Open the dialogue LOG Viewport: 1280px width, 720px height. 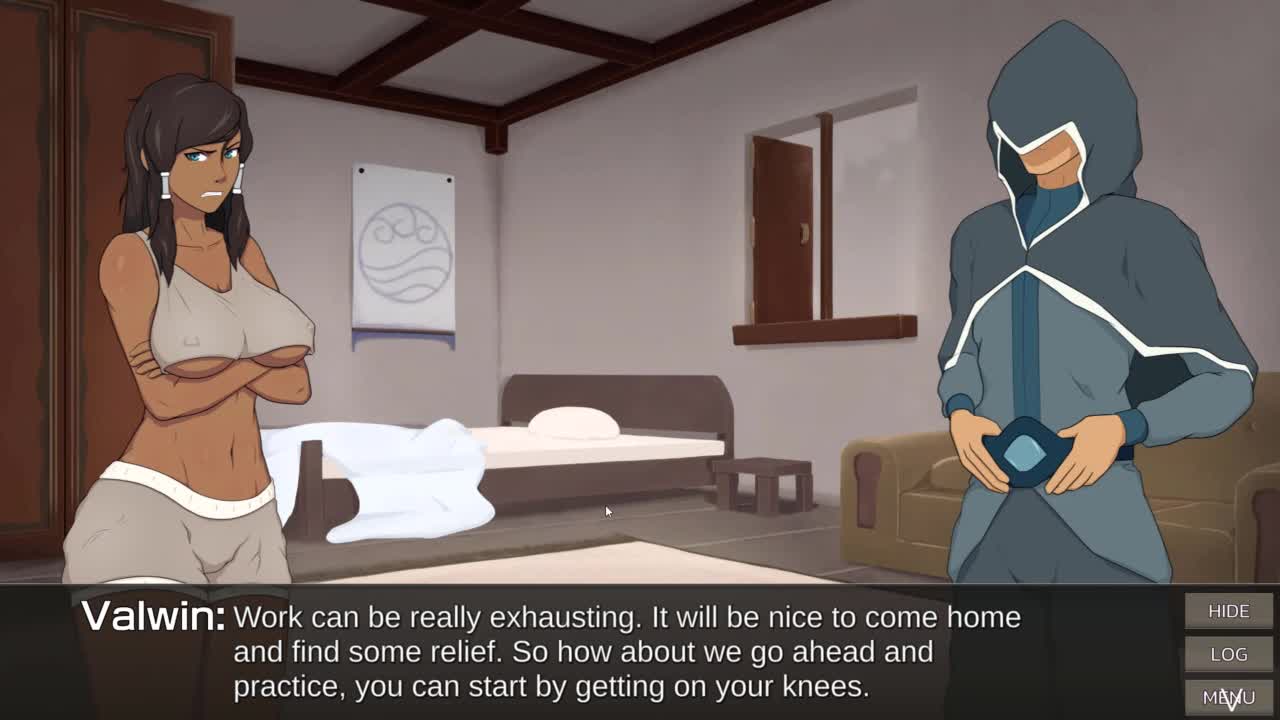click(x=1228, y=654)
